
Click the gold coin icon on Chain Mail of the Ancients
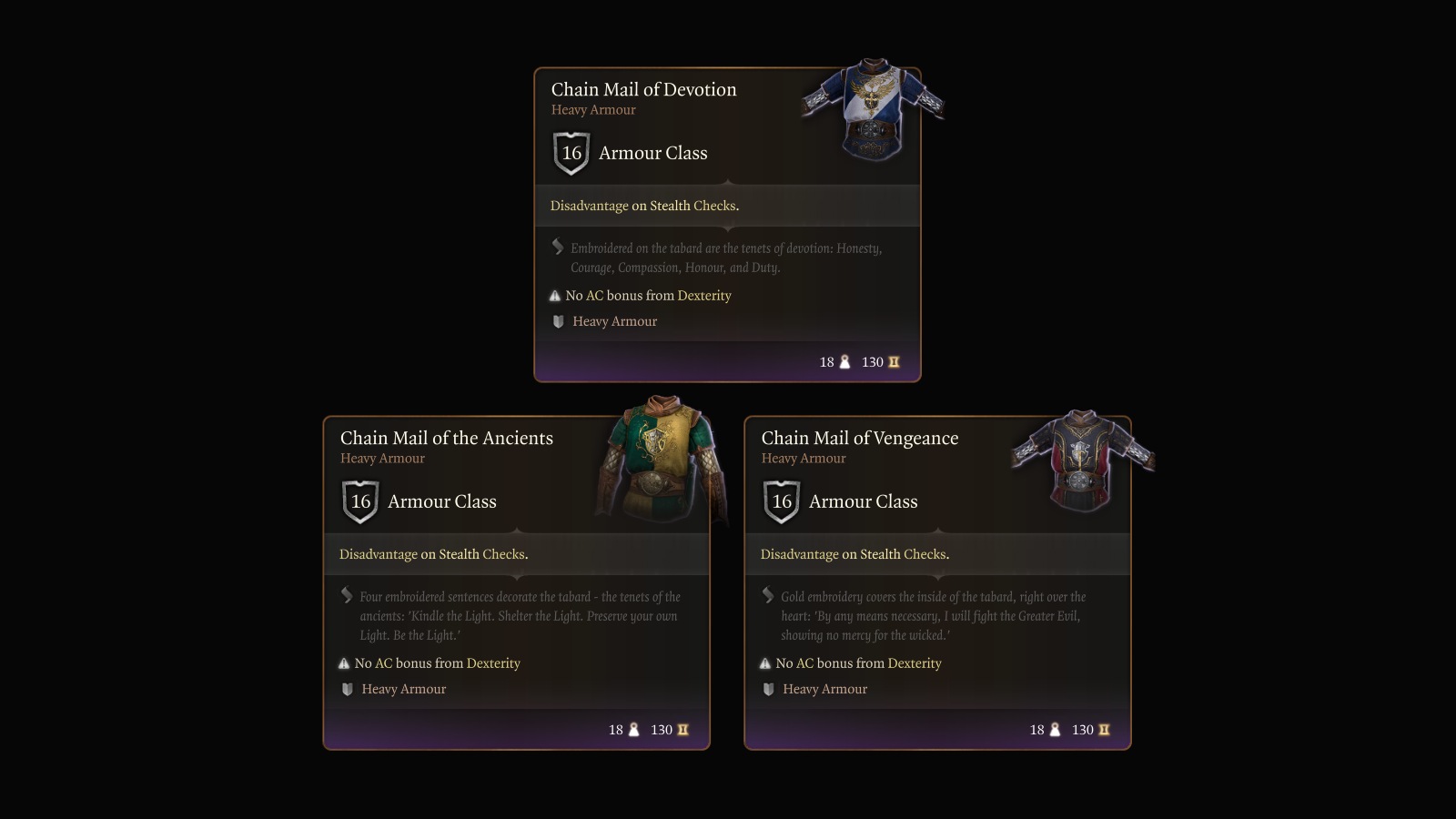point(683,729)
